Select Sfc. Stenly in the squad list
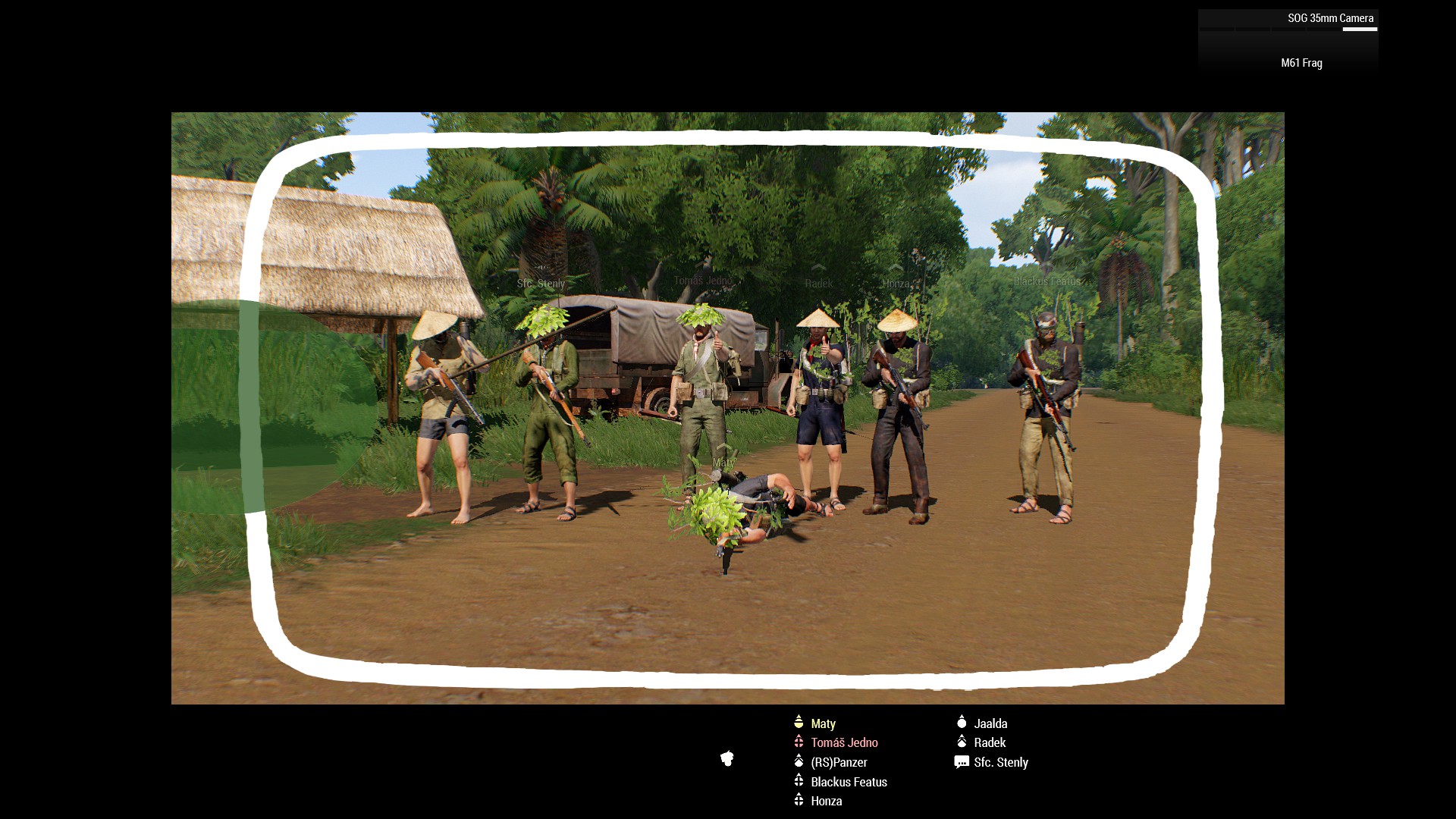Viewport: 1456px width, 819px height. pyautogui.click(x=1000, y=762)
